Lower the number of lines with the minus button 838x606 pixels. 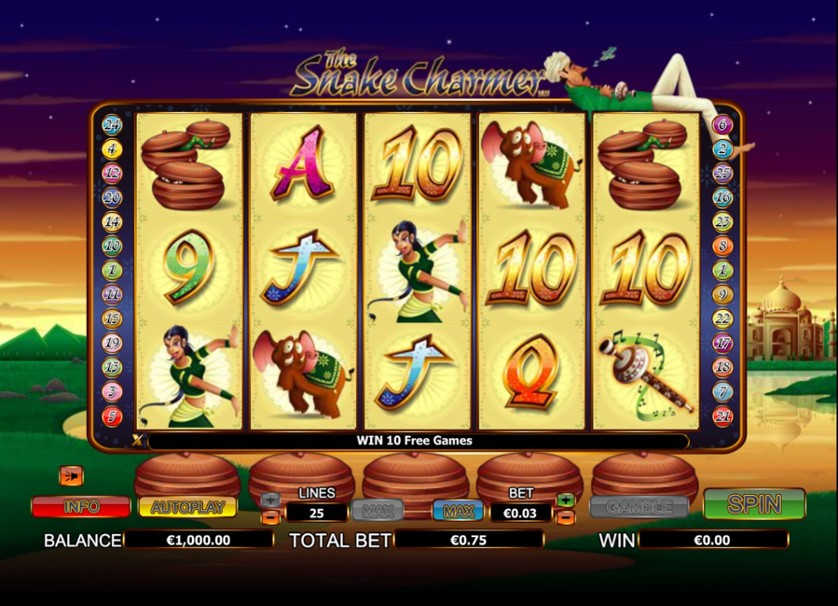270,517
